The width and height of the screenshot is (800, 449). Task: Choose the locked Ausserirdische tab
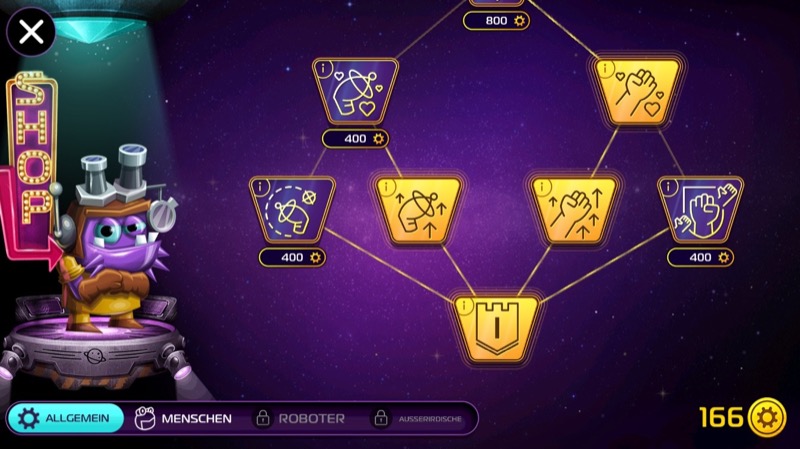click(417, 418)
